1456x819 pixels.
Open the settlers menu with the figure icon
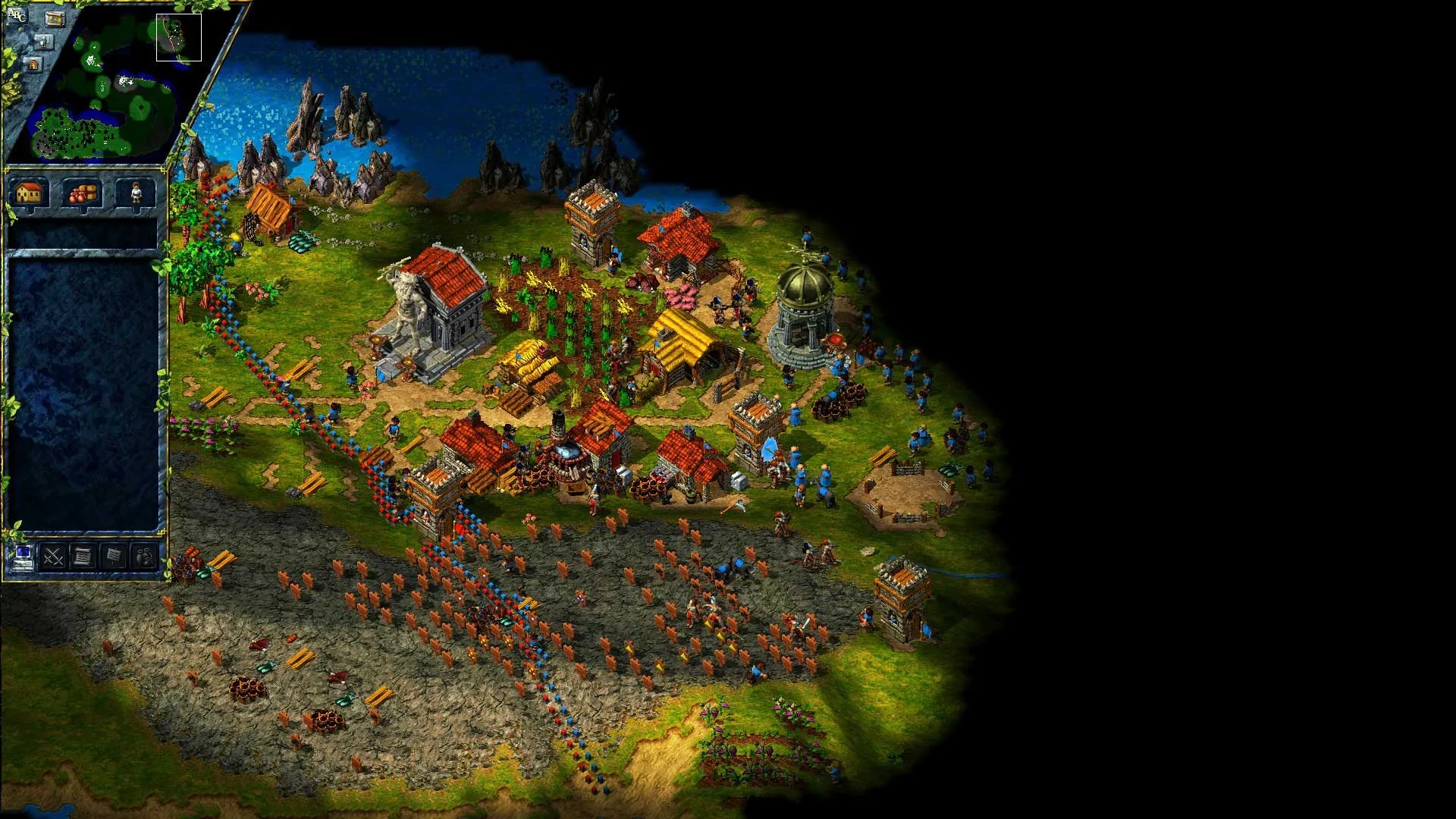point(136,193)
